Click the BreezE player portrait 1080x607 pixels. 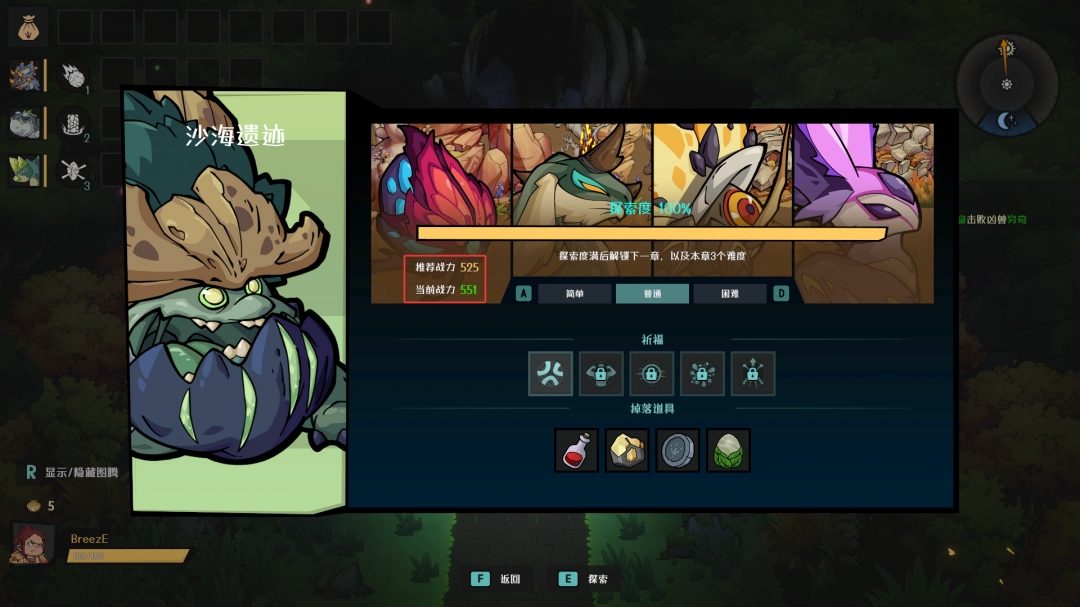pos(33,545)
